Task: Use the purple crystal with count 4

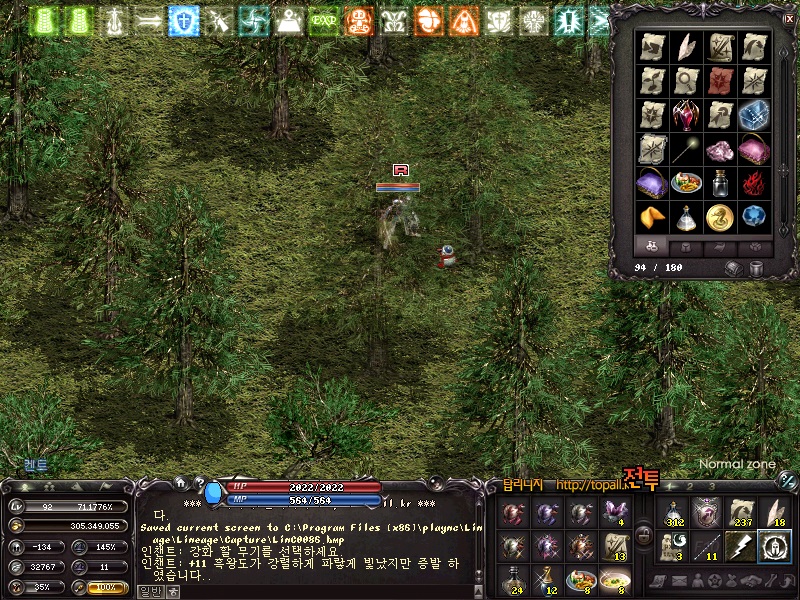Action: (612, 514)
